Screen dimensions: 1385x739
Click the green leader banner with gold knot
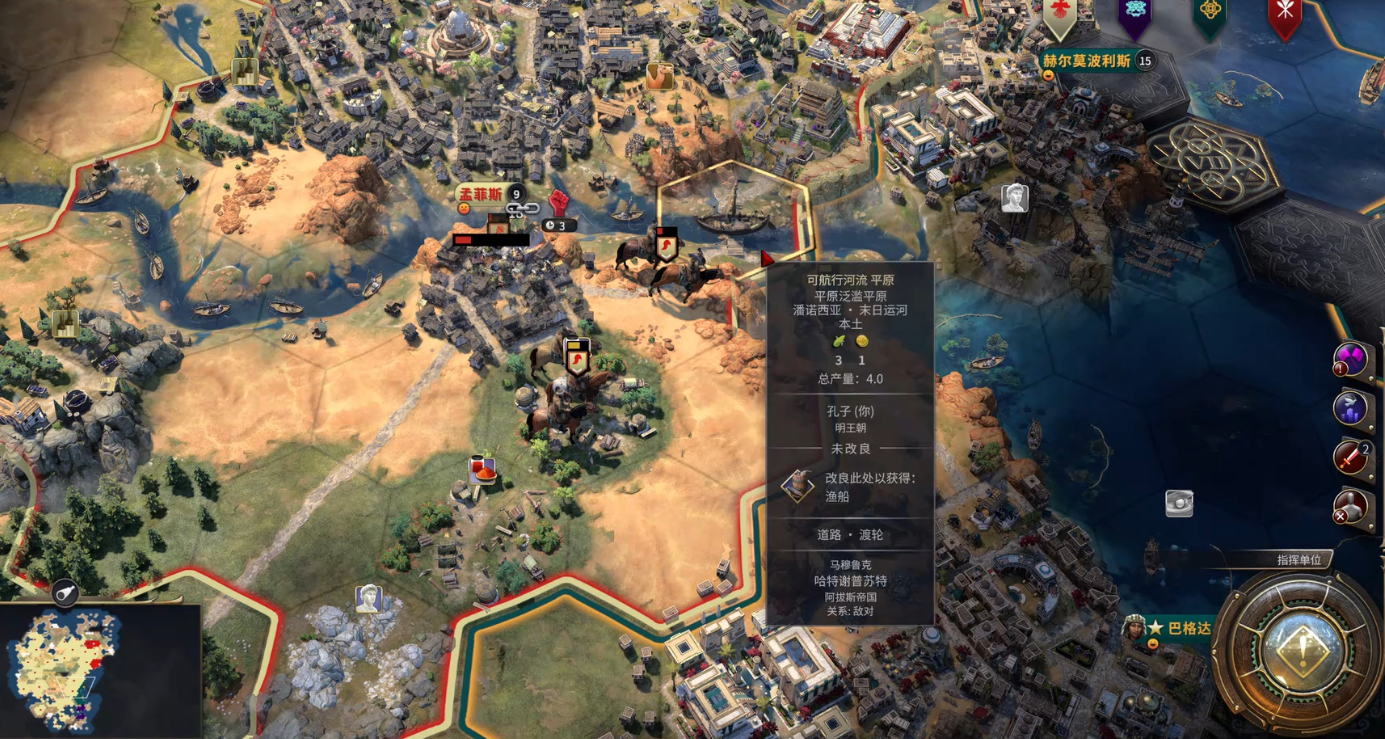click(1210, 15)
